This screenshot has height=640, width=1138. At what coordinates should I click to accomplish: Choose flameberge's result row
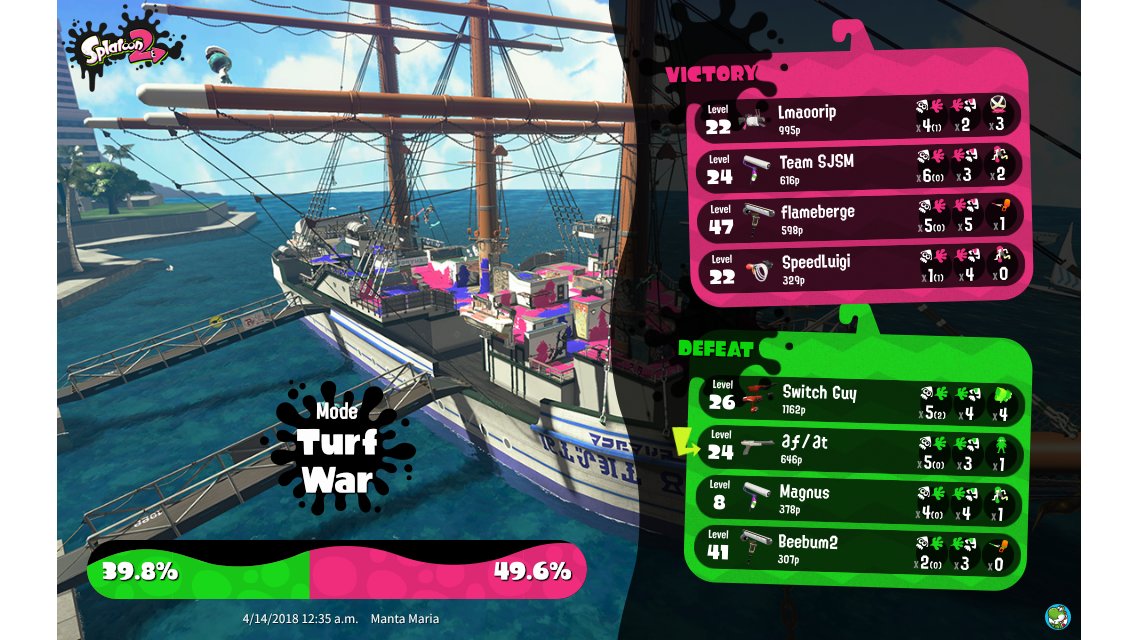coord(860,216)
